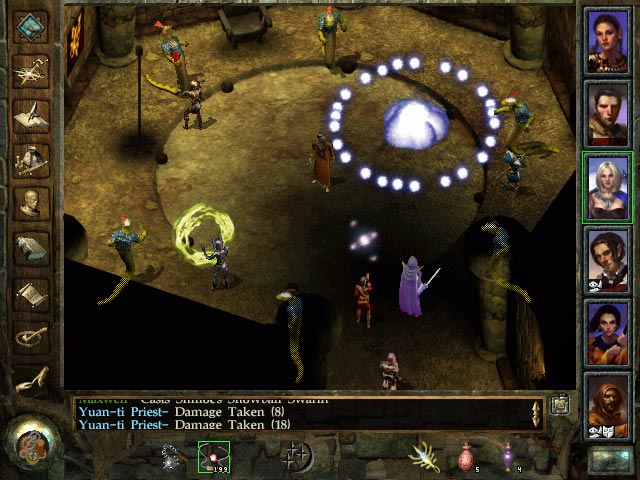
Task: Open the character record bust icon
Action: tap(32, 205)
